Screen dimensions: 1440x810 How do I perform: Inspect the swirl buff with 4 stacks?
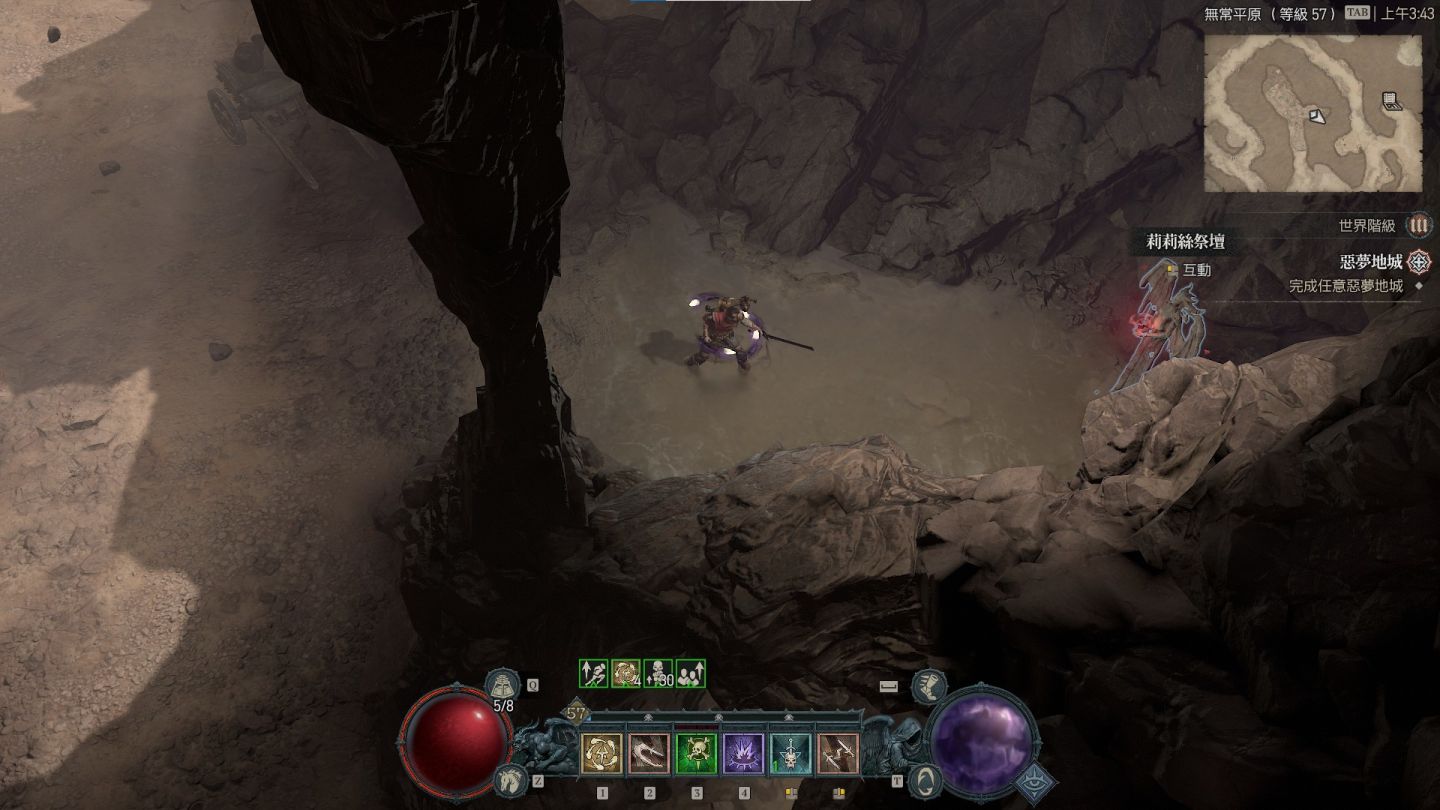[626, 673]
